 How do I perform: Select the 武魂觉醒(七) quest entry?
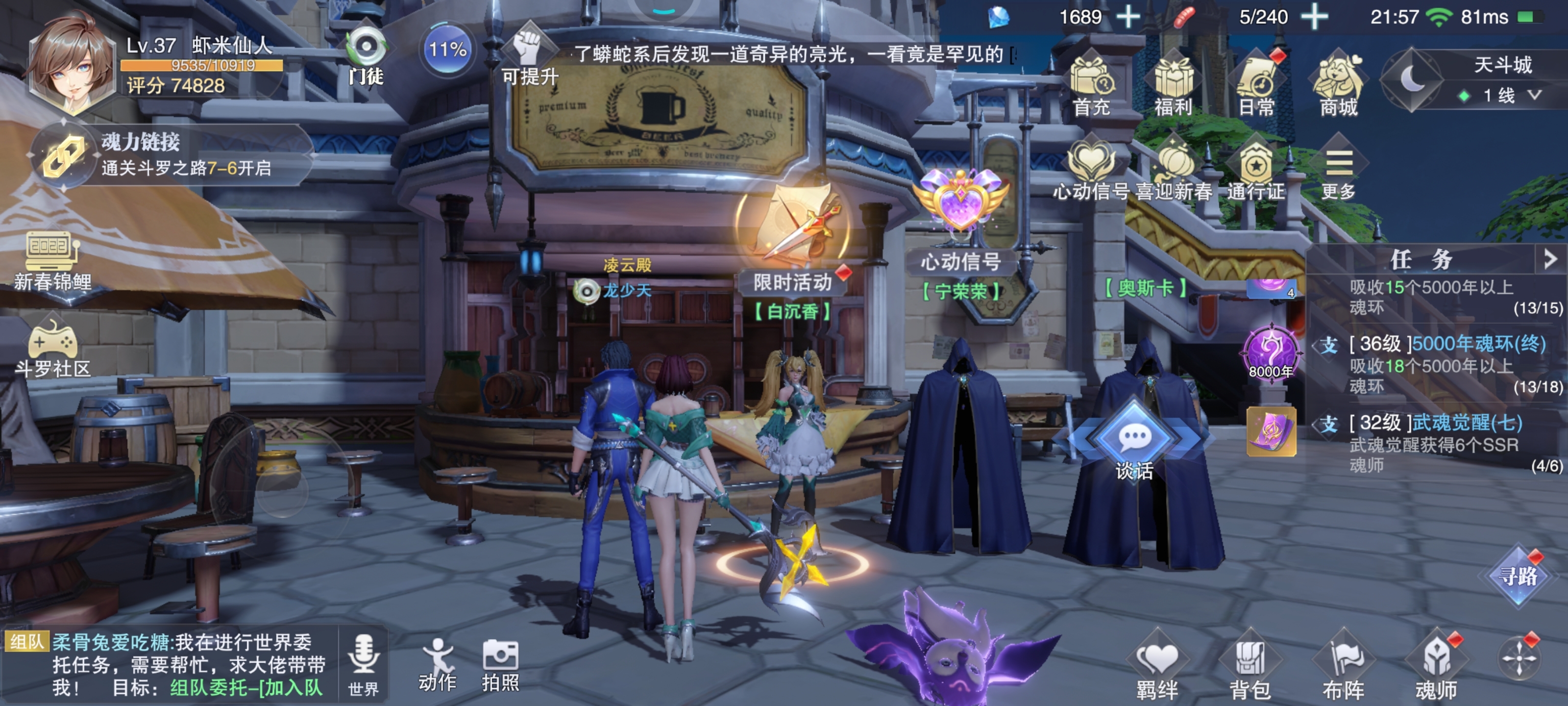1437,442
